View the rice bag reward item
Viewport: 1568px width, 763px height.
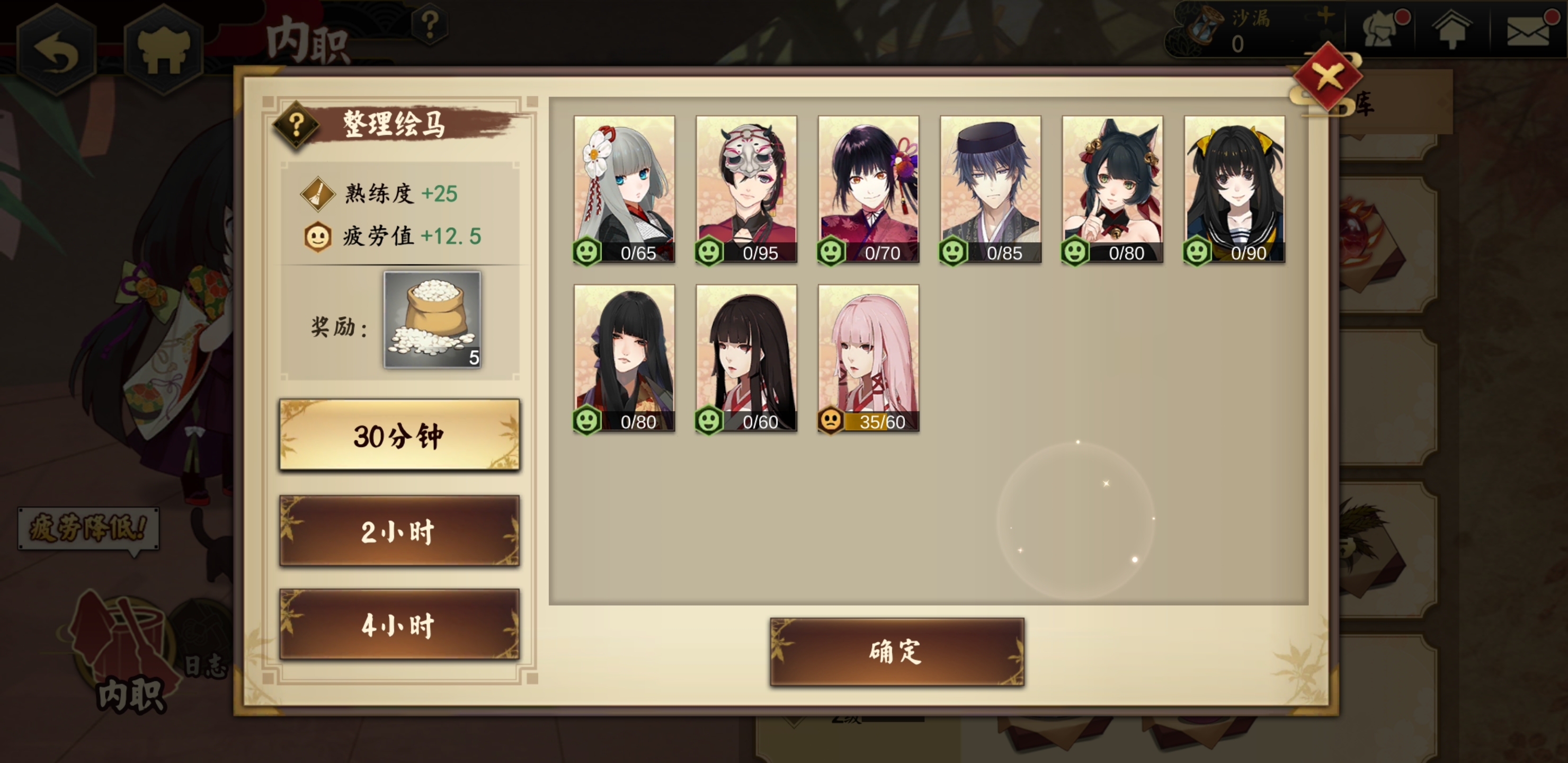[432, 320]
